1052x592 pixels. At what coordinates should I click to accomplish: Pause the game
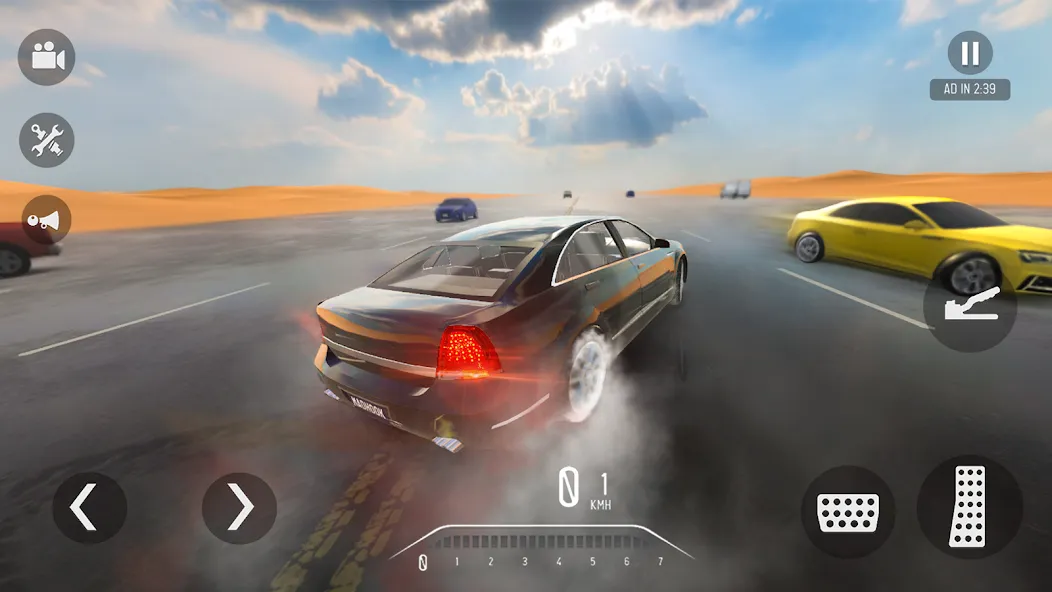click(x=969, y=53)
